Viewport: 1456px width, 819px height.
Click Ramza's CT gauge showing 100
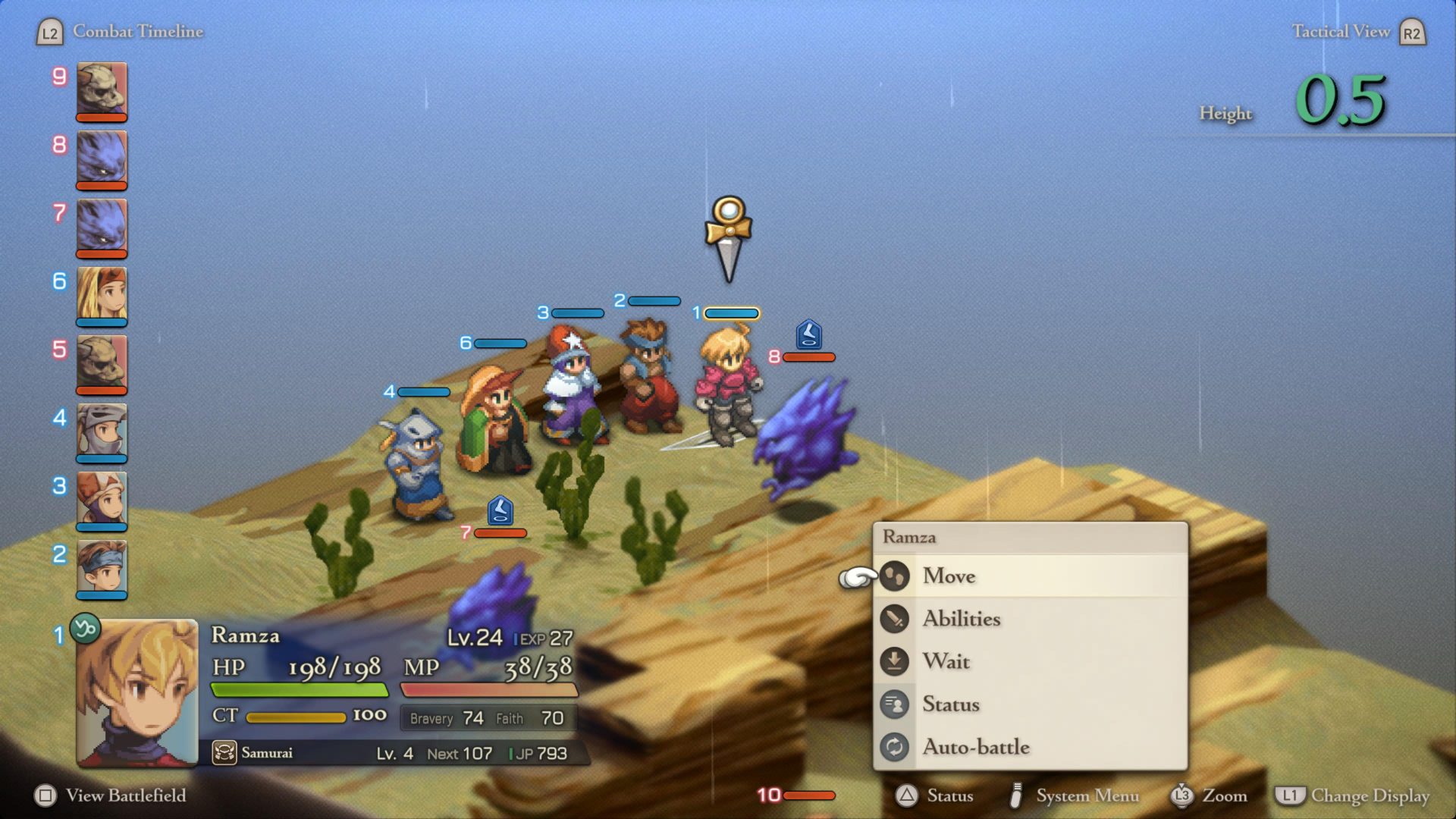[296, 715]
